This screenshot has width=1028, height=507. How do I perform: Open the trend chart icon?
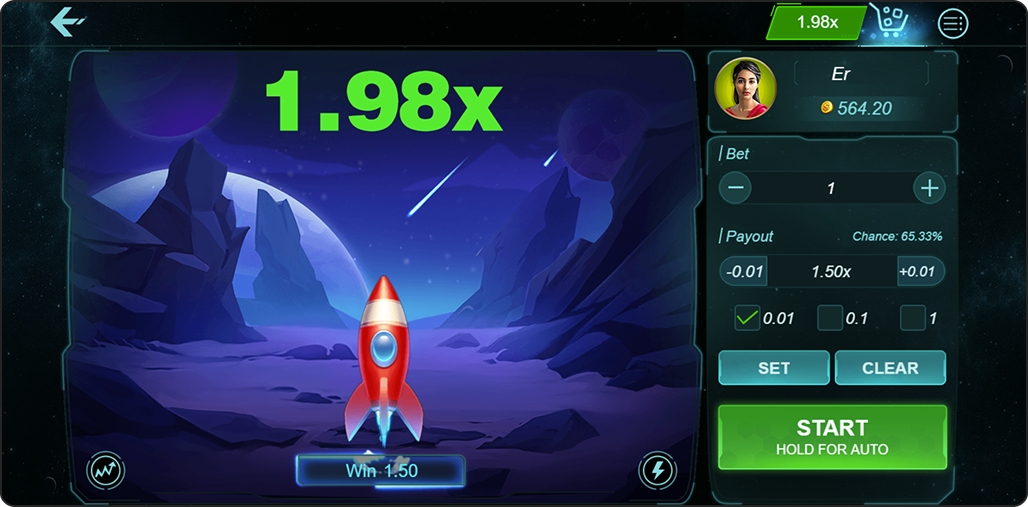[106, 470]
